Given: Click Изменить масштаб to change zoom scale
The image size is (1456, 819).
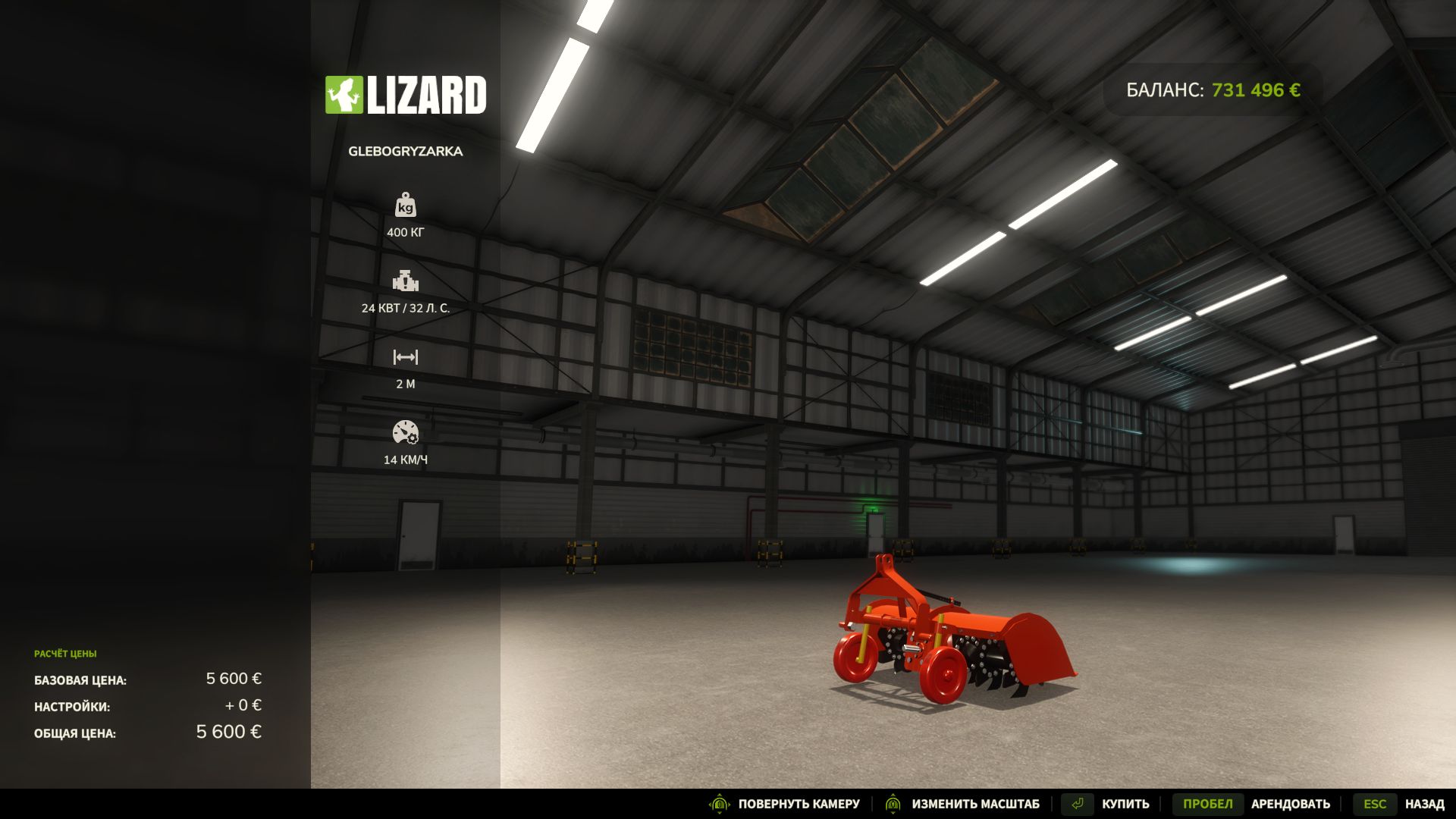Looking at the screenshot, I should pos(975,803).
